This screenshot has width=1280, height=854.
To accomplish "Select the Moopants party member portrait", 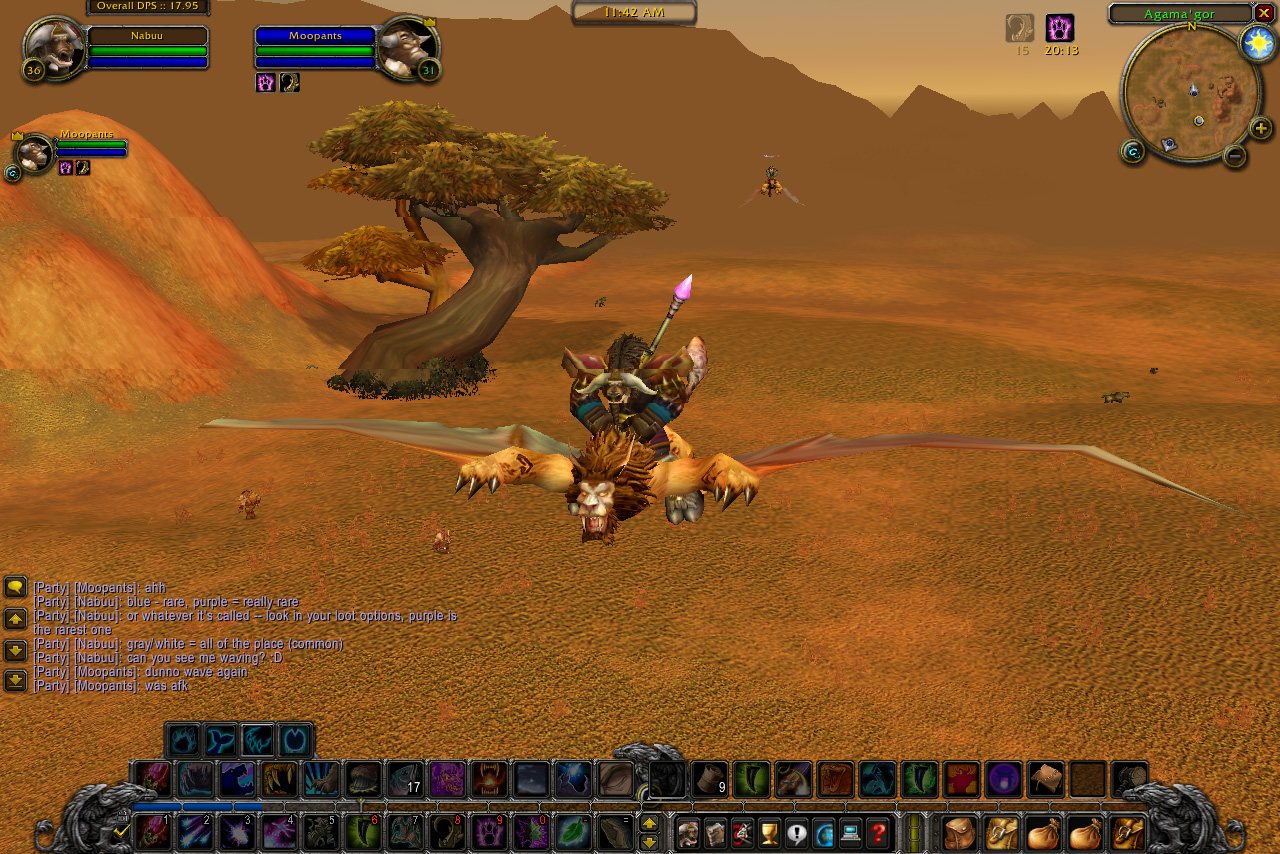I will click(x=35, y=153).
